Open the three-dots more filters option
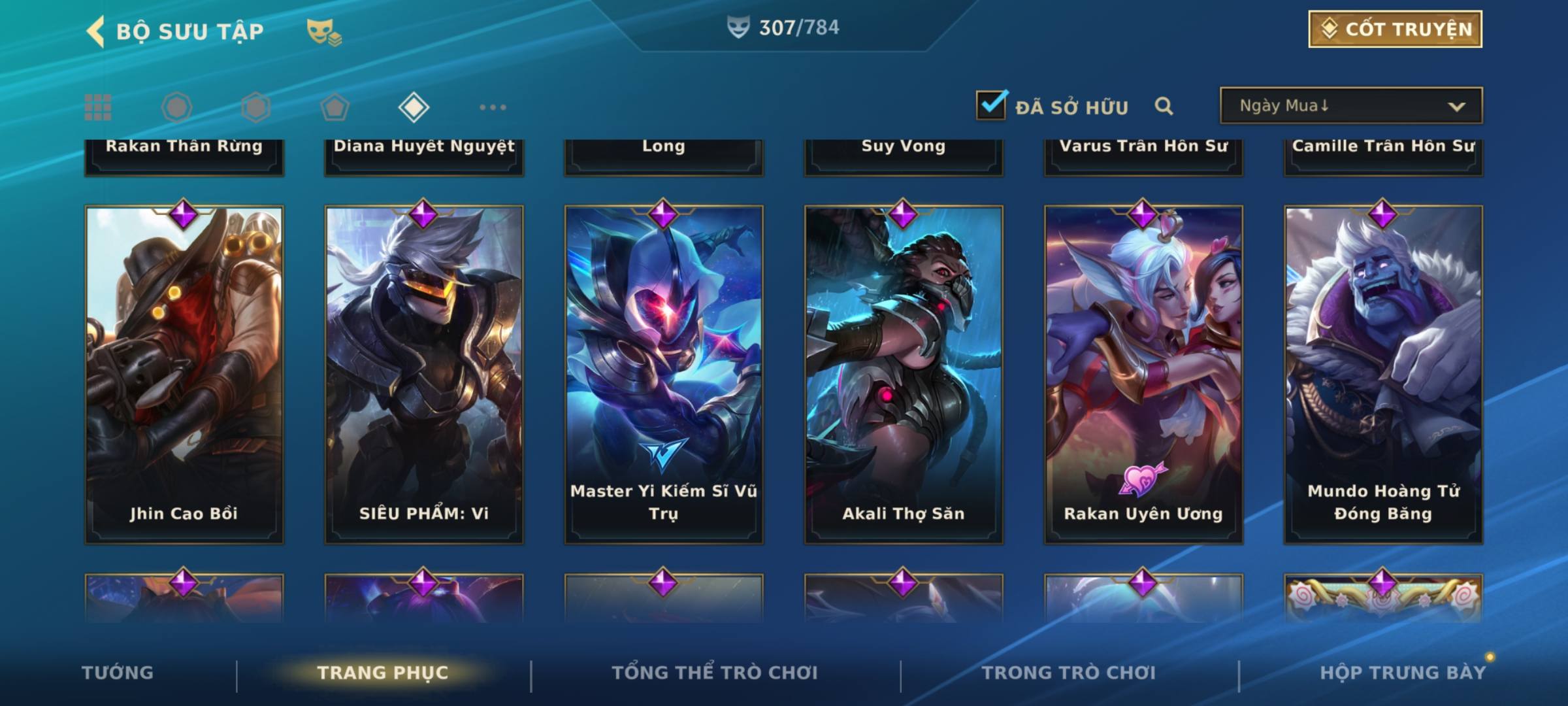 coord(493,107)
